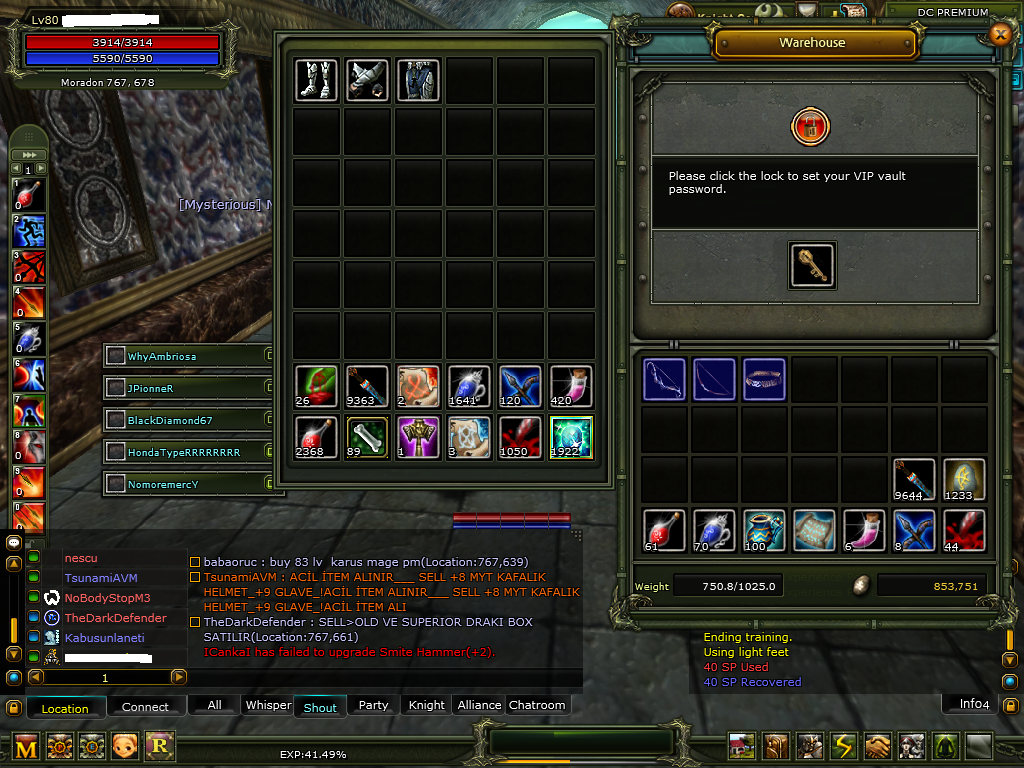Close the Warehouse window
Screen dimensions: 1024x768
(999, 34)
